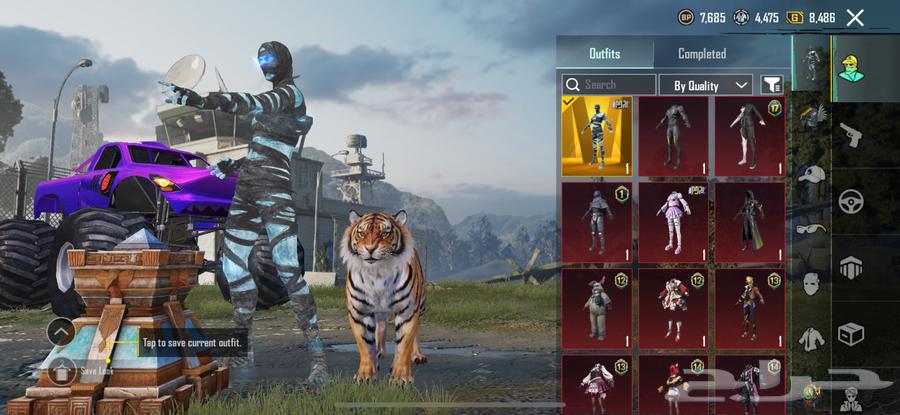Open the pistol weapon skins category
Viewport: 900px width, 415px height.
coord(852,133)
